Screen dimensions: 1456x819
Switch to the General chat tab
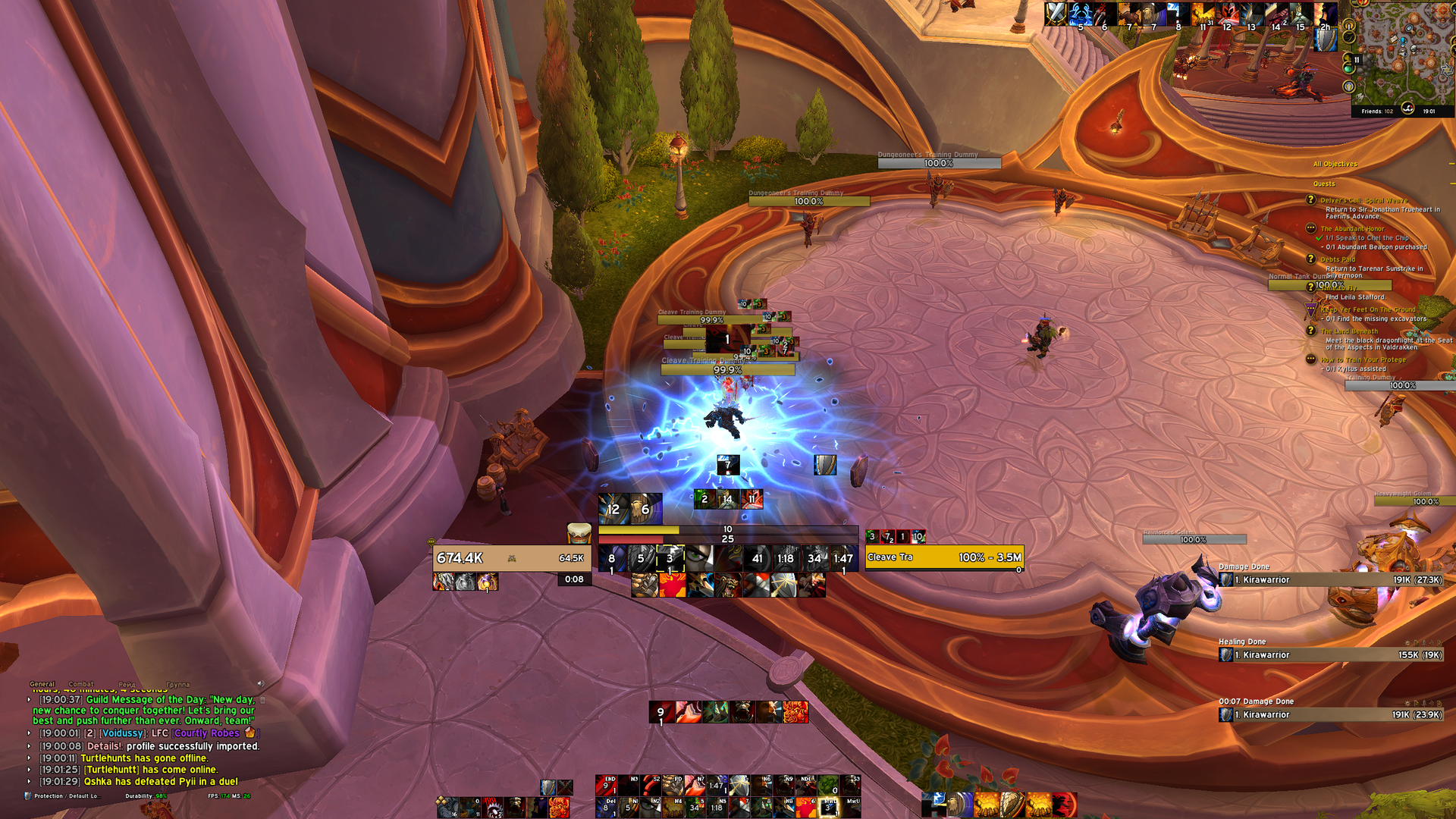coord(42,684)
